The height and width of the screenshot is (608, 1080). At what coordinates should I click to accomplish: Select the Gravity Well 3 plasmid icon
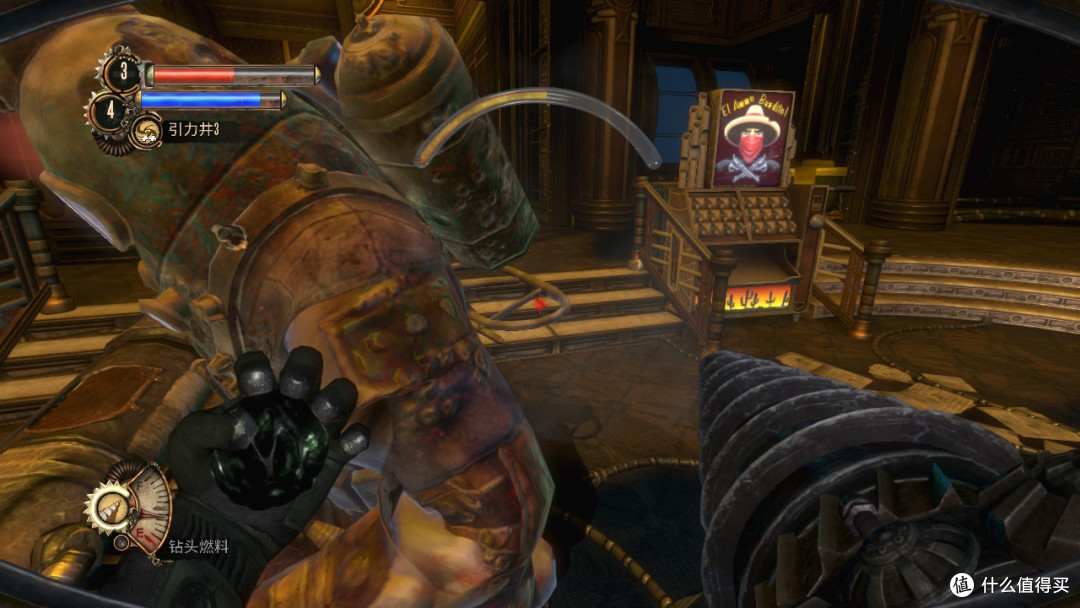click(x=146, y=130)
